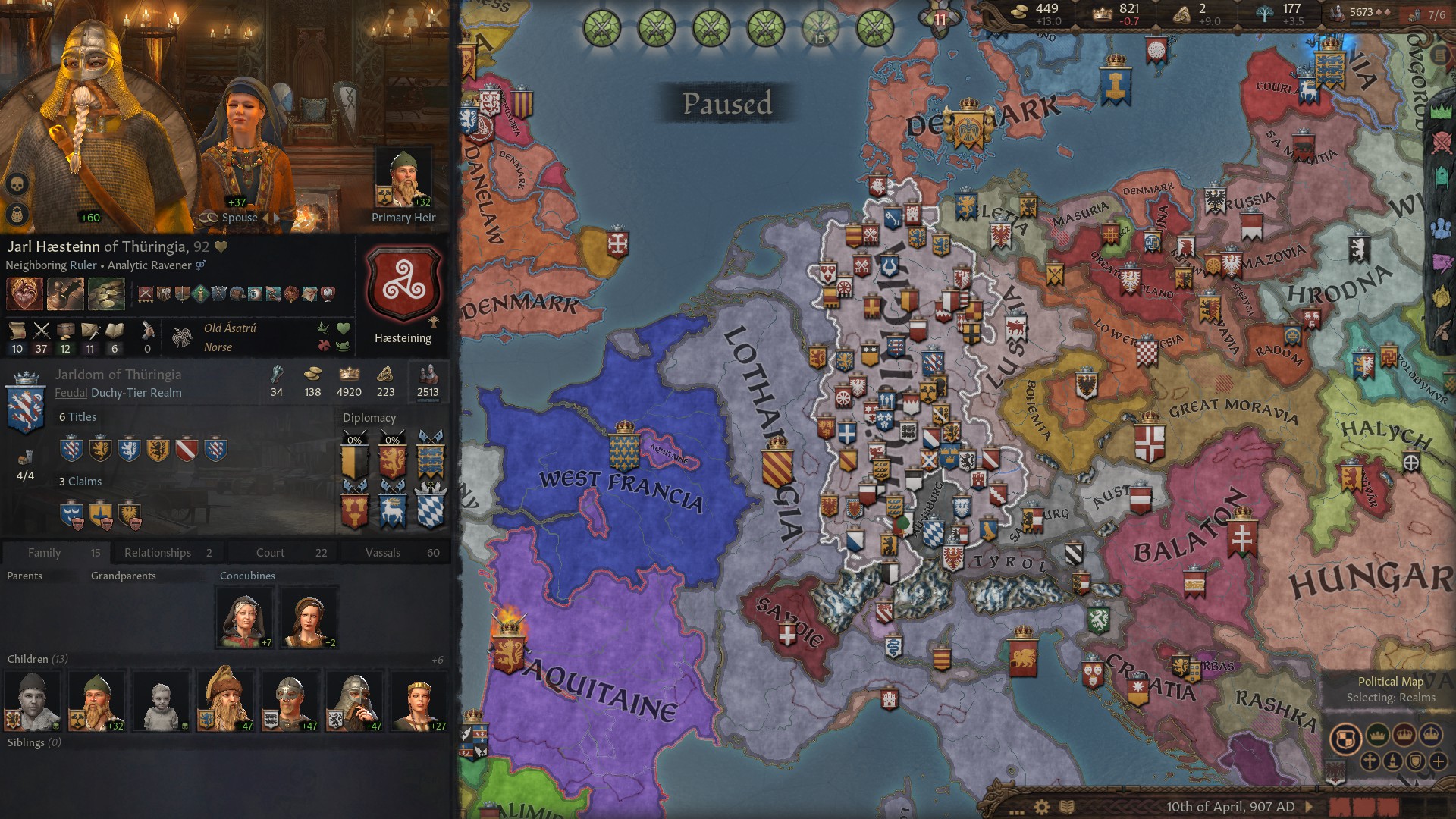Click the levy progress bar under the soldier count
Image resolution: width=1456 pixels, height=819 pixels.
[x=428, y=402]
